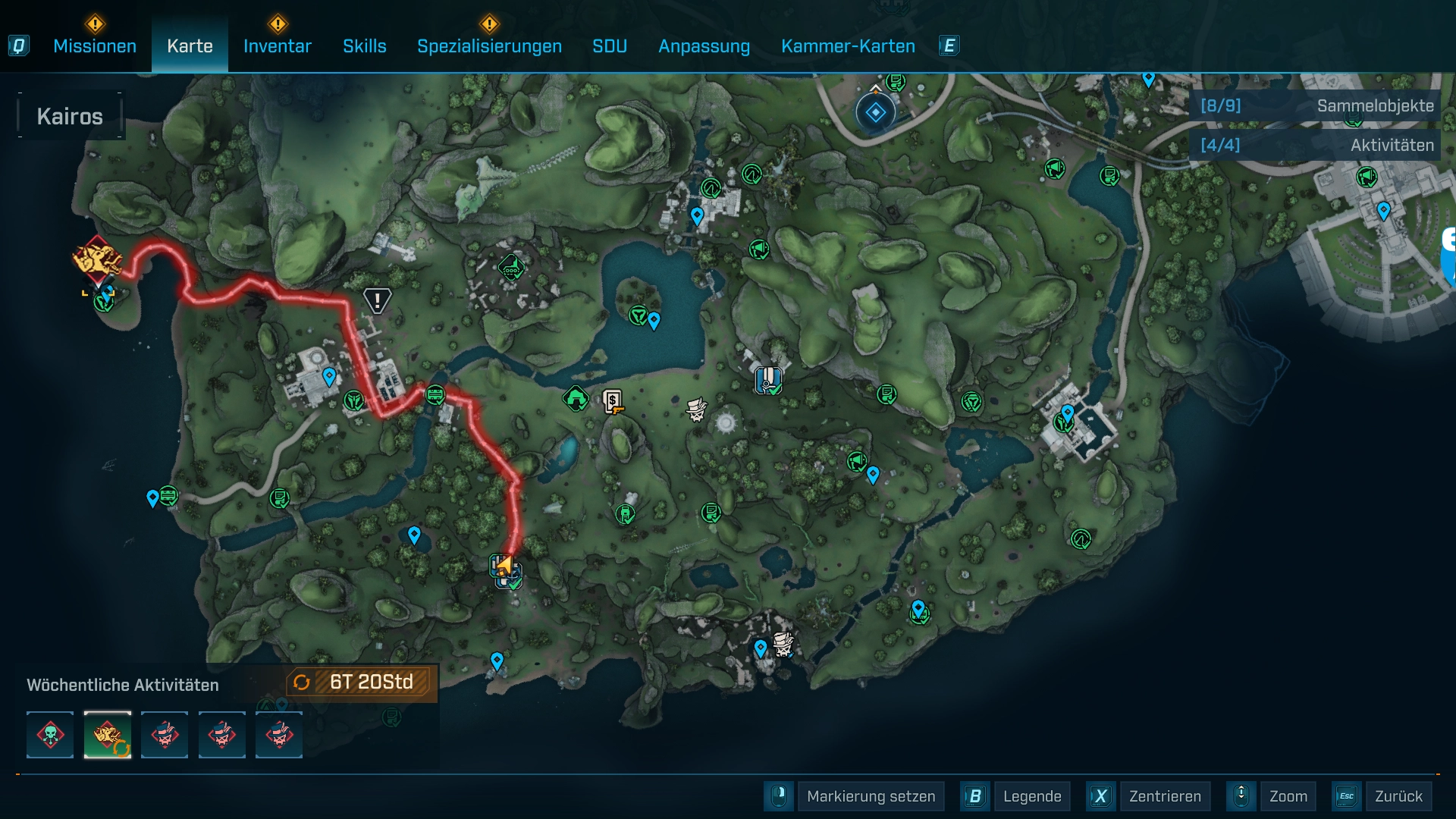Open the Anpassung tab
Viewport: 1456px width, 819px height.
(x=704, y=46)
